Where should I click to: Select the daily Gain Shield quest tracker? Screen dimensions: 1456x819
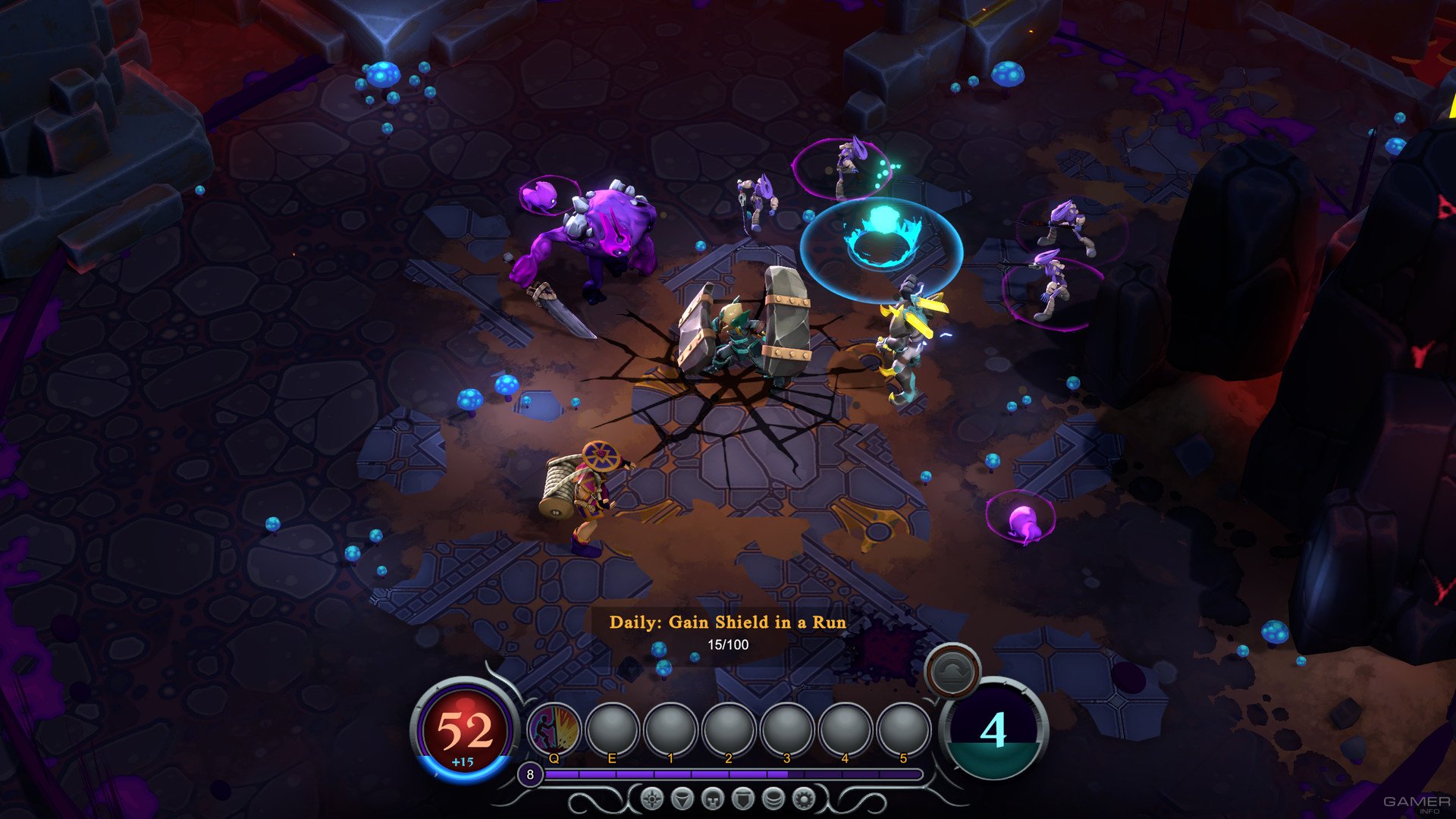pyautogui.click(x=727, y=632)
